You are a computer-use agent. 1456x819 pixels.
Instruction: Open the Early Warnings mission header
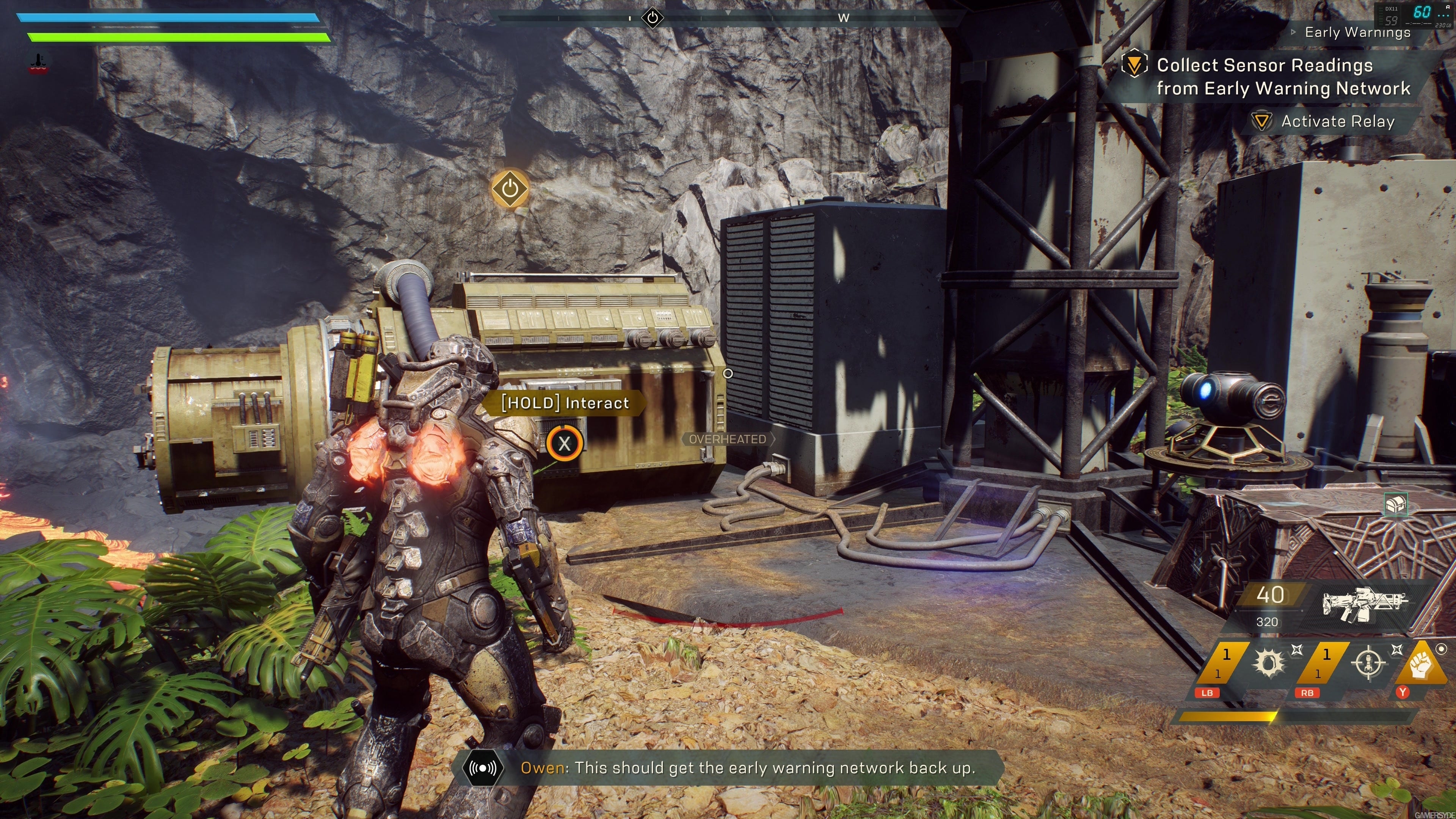tap(1357, 32)
